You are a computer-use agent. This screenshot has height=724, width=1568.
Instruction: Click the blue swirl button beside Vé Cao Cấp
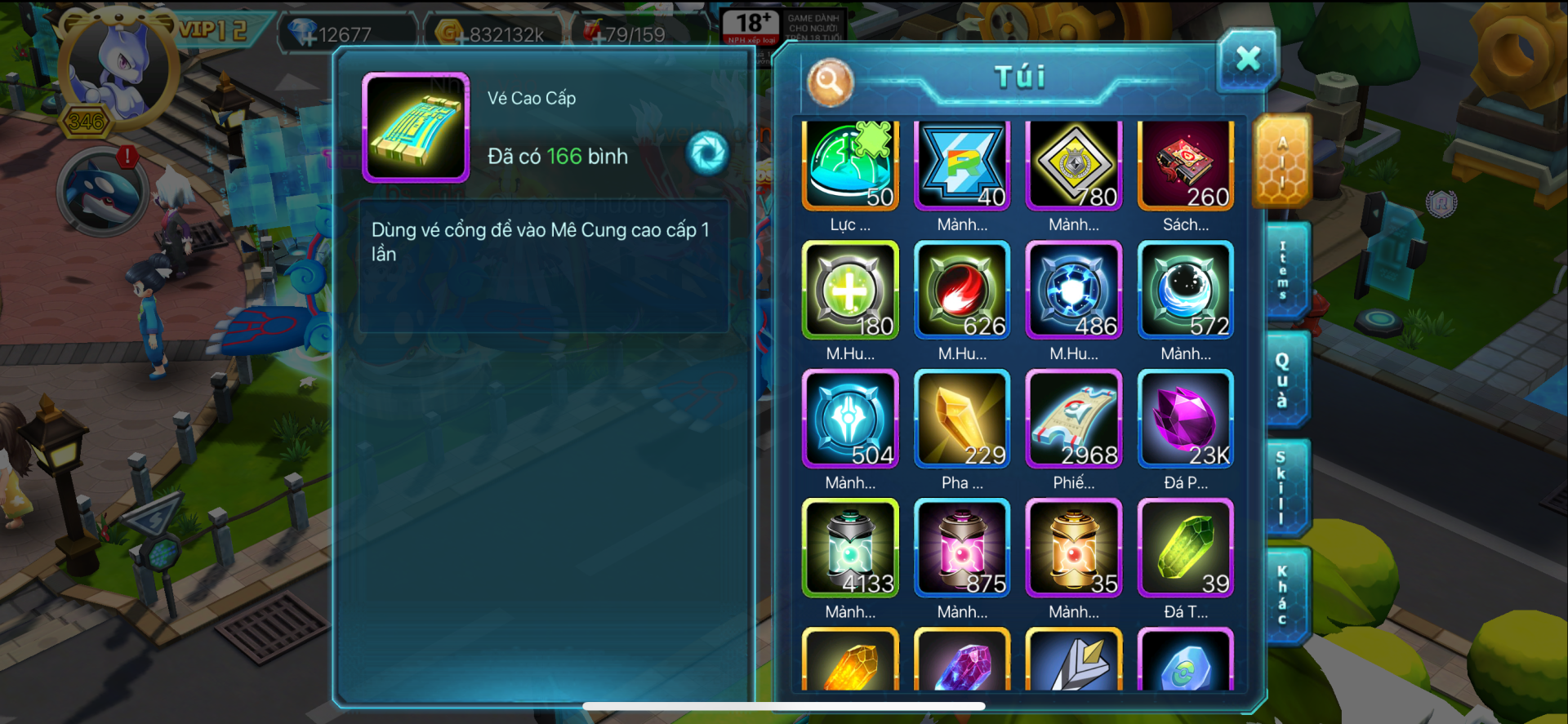tap(707, 153)
